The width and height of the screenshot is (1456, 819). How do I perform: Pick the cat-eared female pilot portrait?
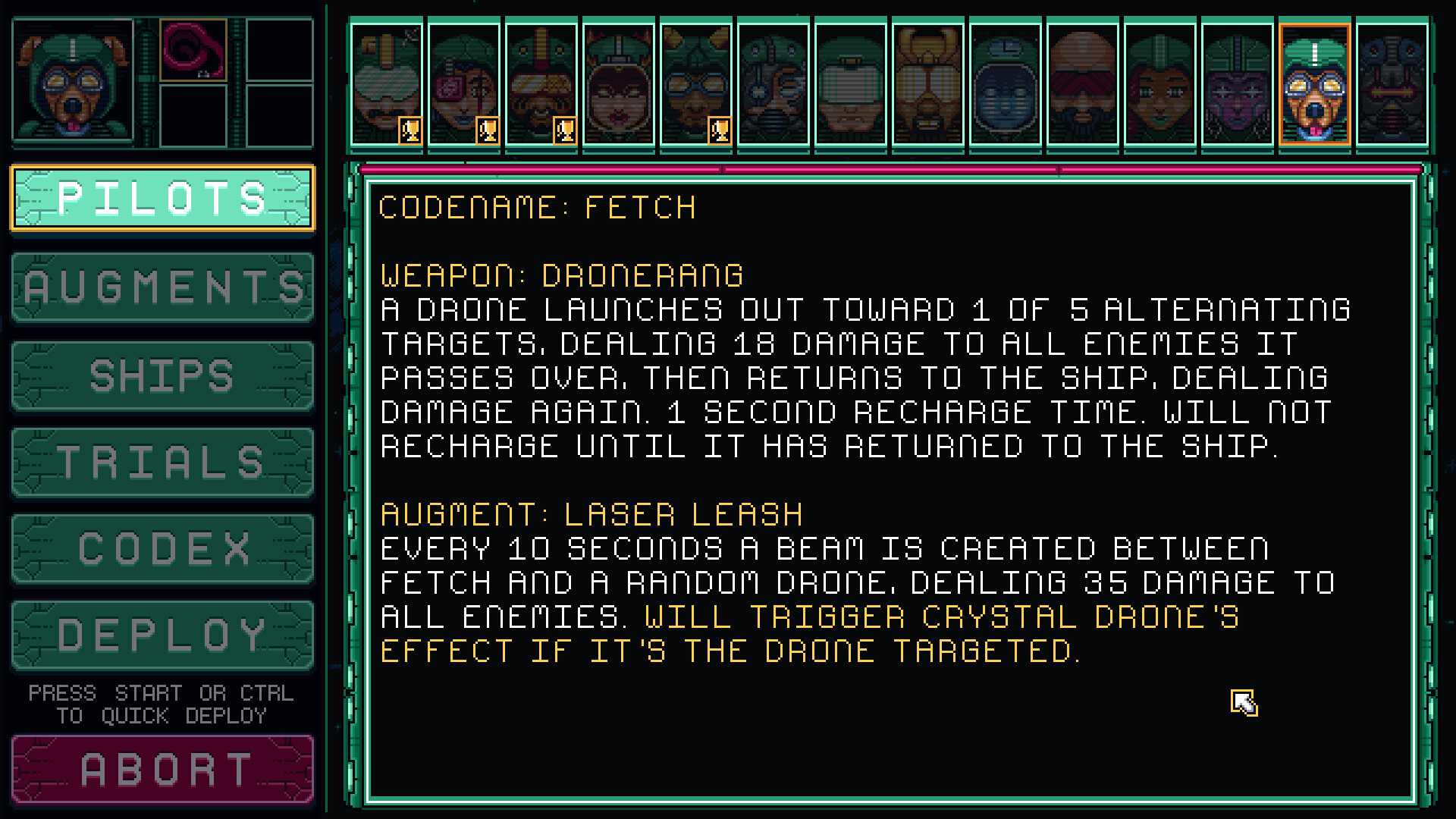coord(618,83)
